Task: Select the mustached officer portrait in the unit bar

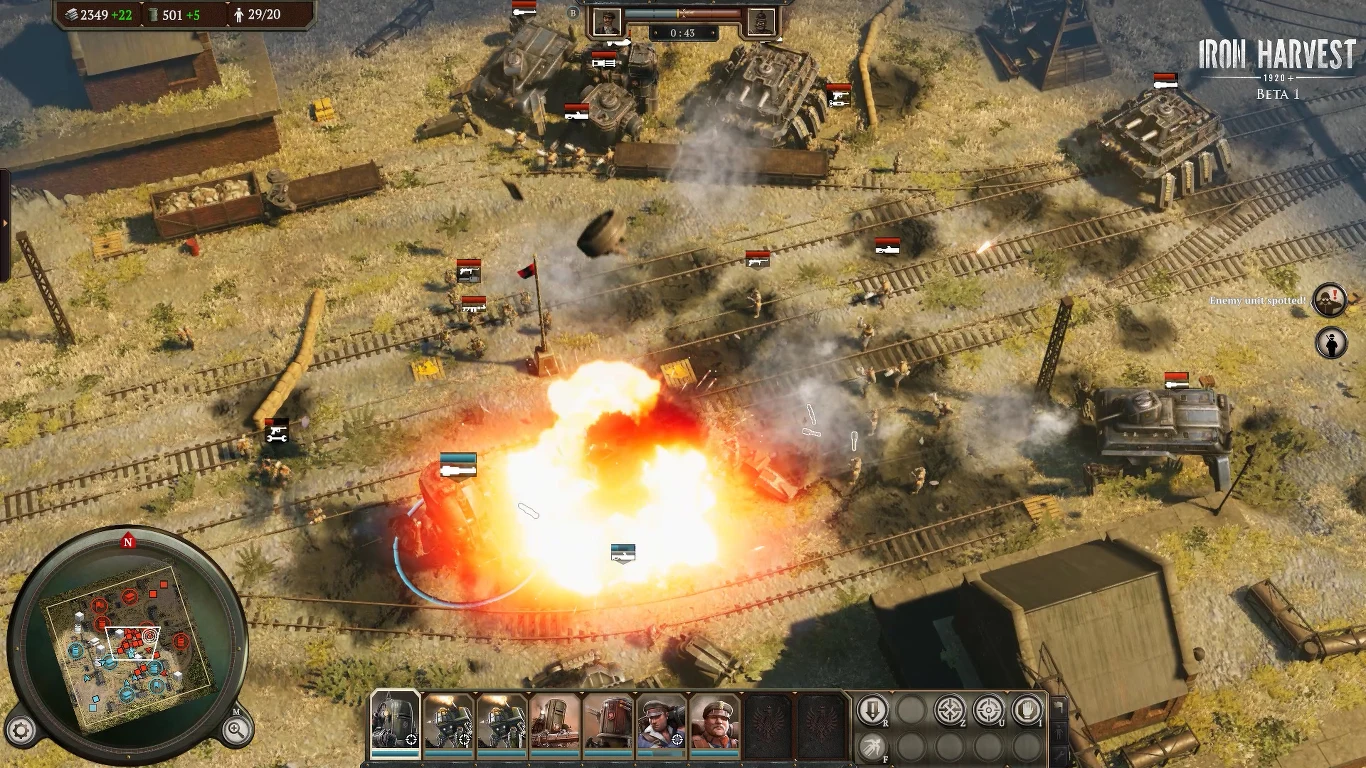Action: click(x=716, y=722)
